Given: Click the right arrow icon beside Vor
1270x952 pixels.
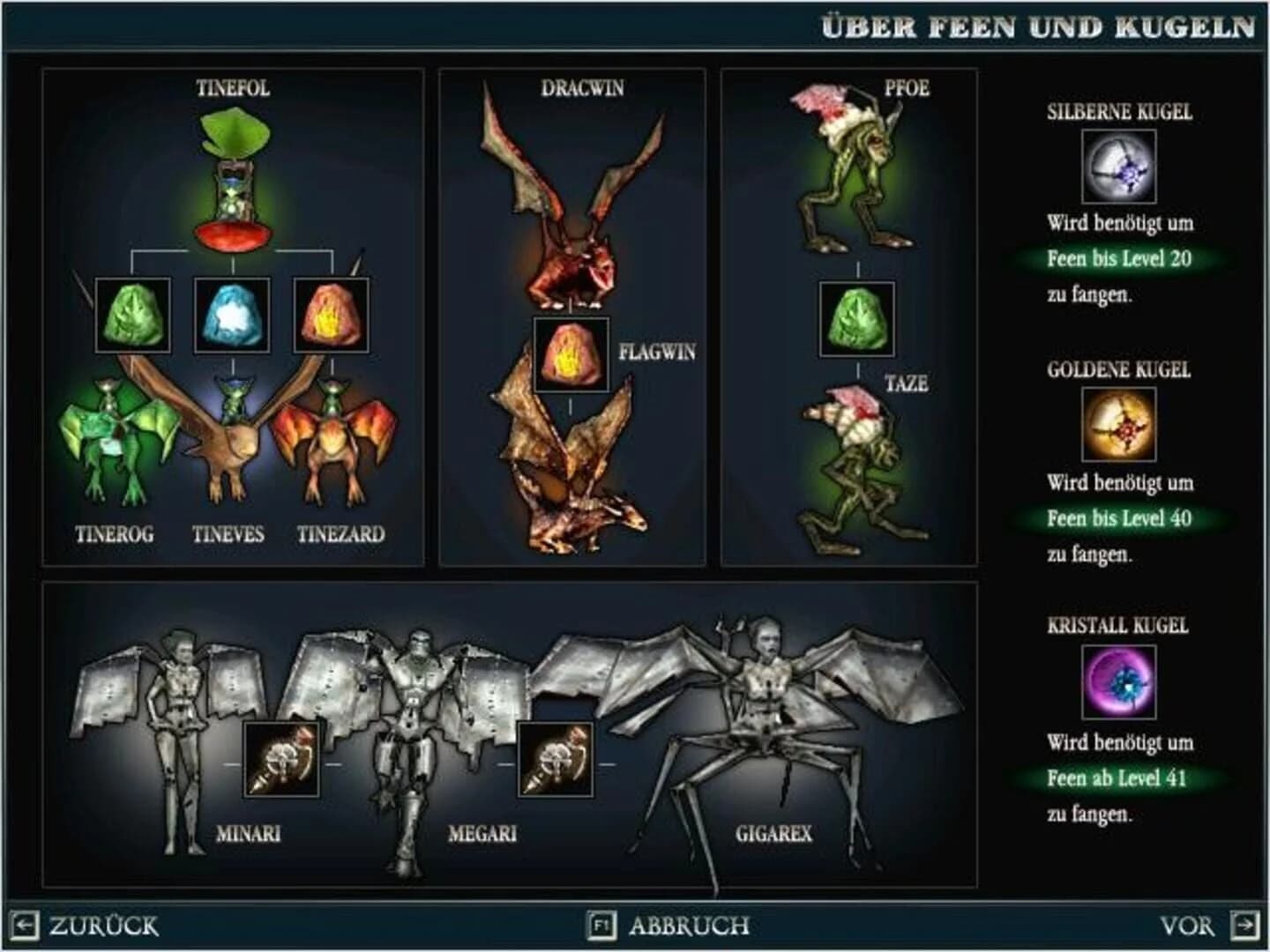Looking at the screenshot, I should (1244, 926).
